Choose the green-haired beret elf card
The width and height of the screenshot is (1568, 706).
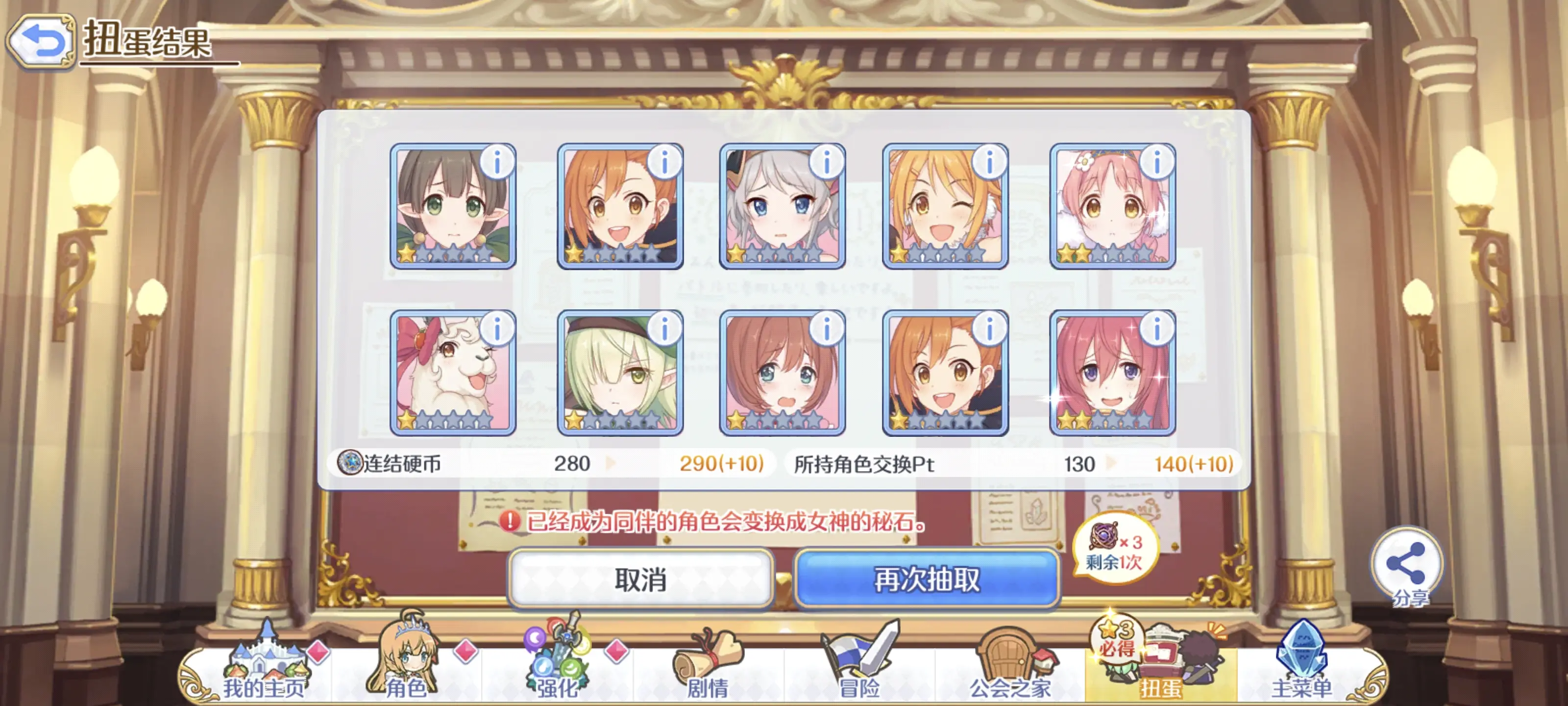pyautogui.click(x=620, y=374)
